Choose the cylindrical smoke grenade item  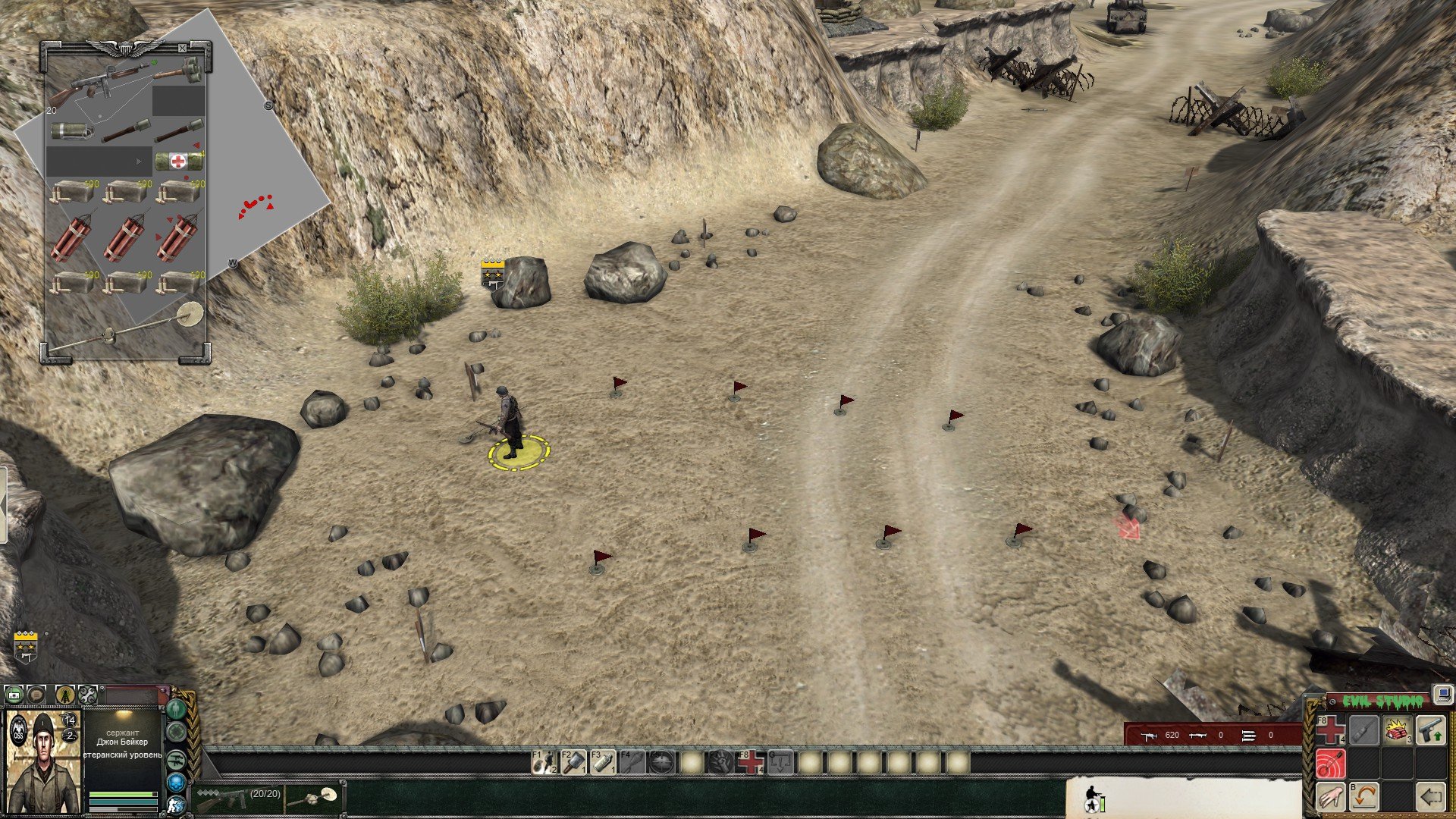pos(71,131)
